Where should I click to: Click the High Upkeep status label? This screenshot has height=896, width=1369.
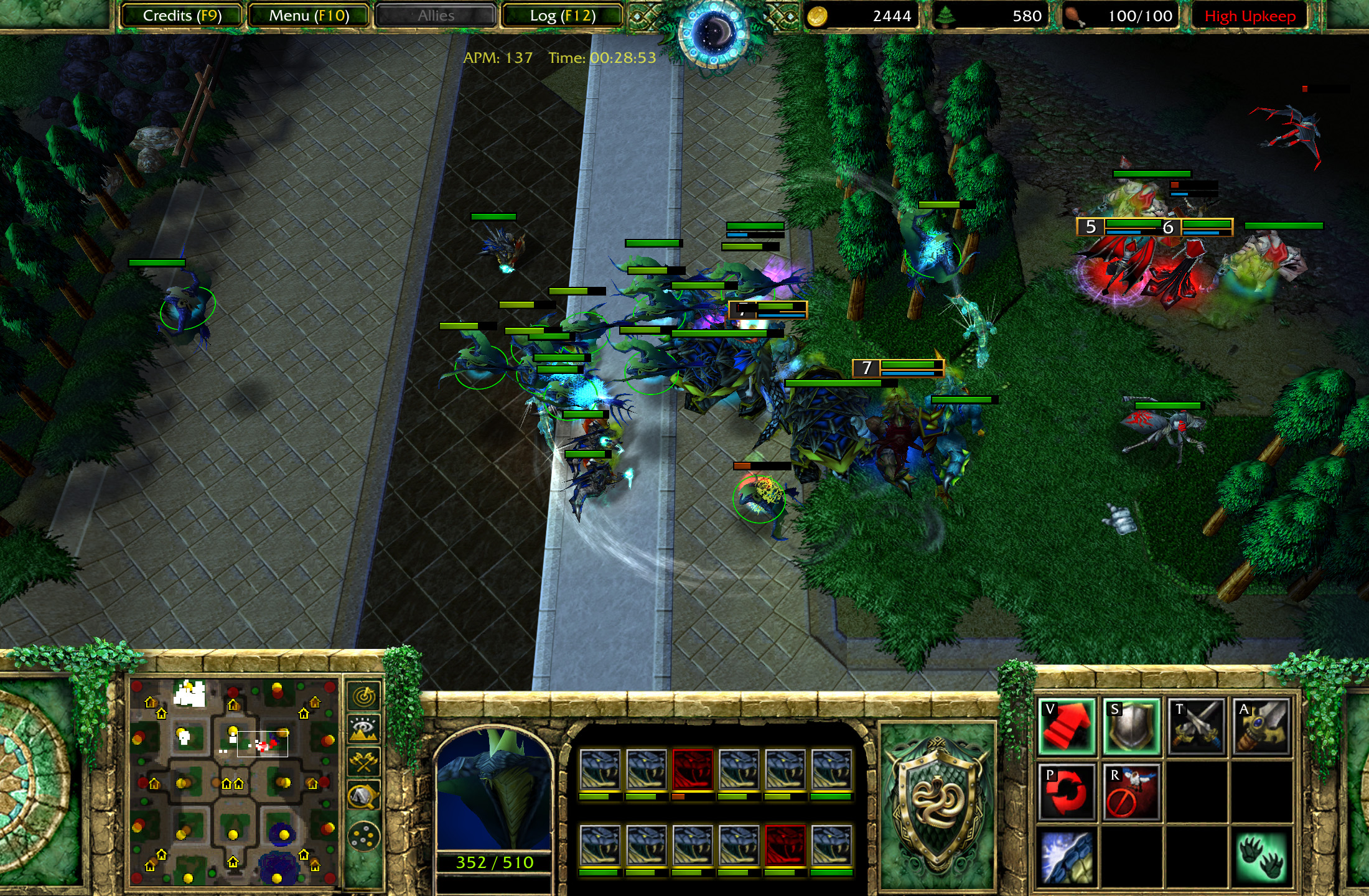[x=1251, y=16]
